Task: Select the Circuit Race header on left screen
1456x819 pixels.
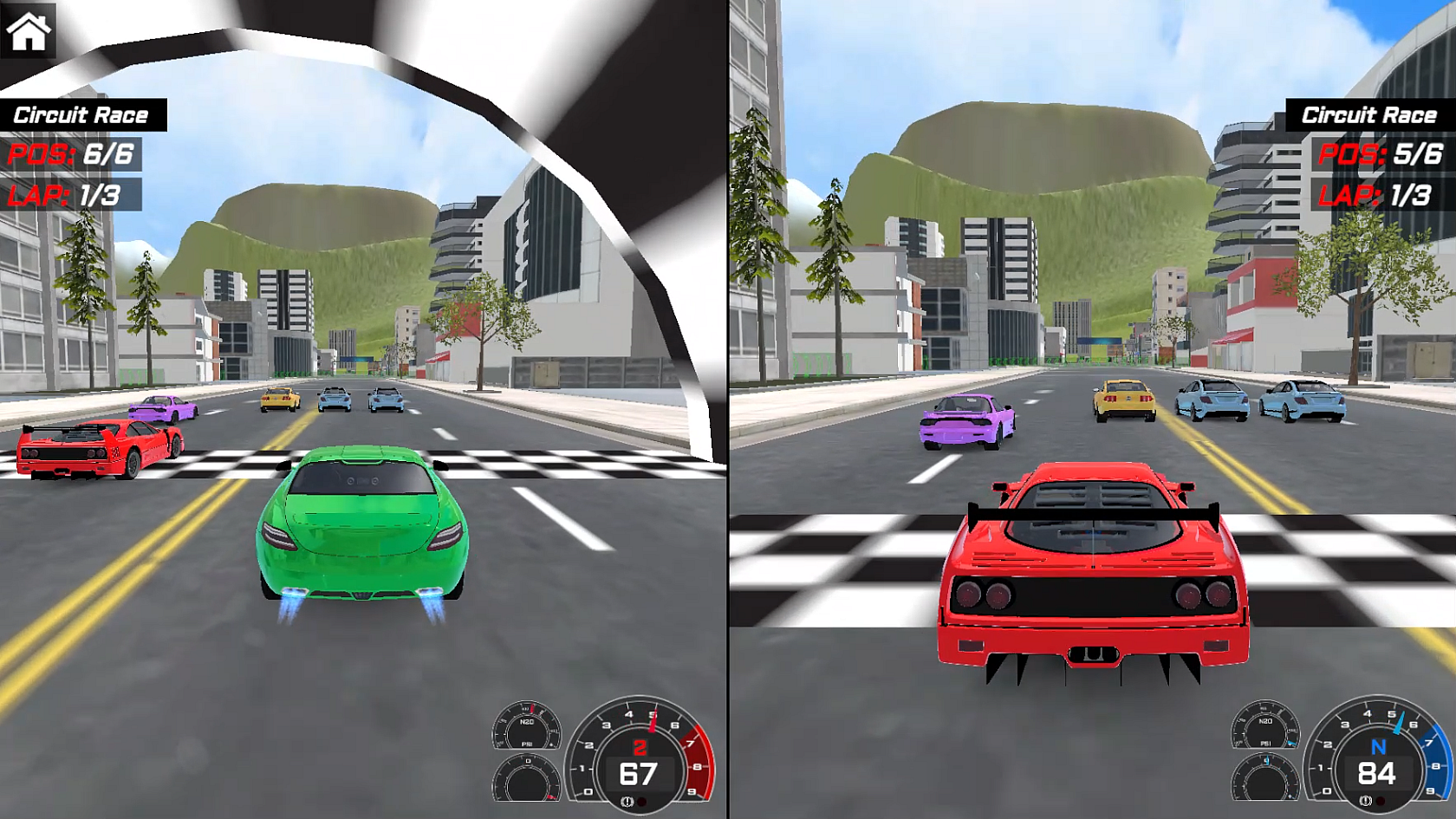Action: (82, 114)
